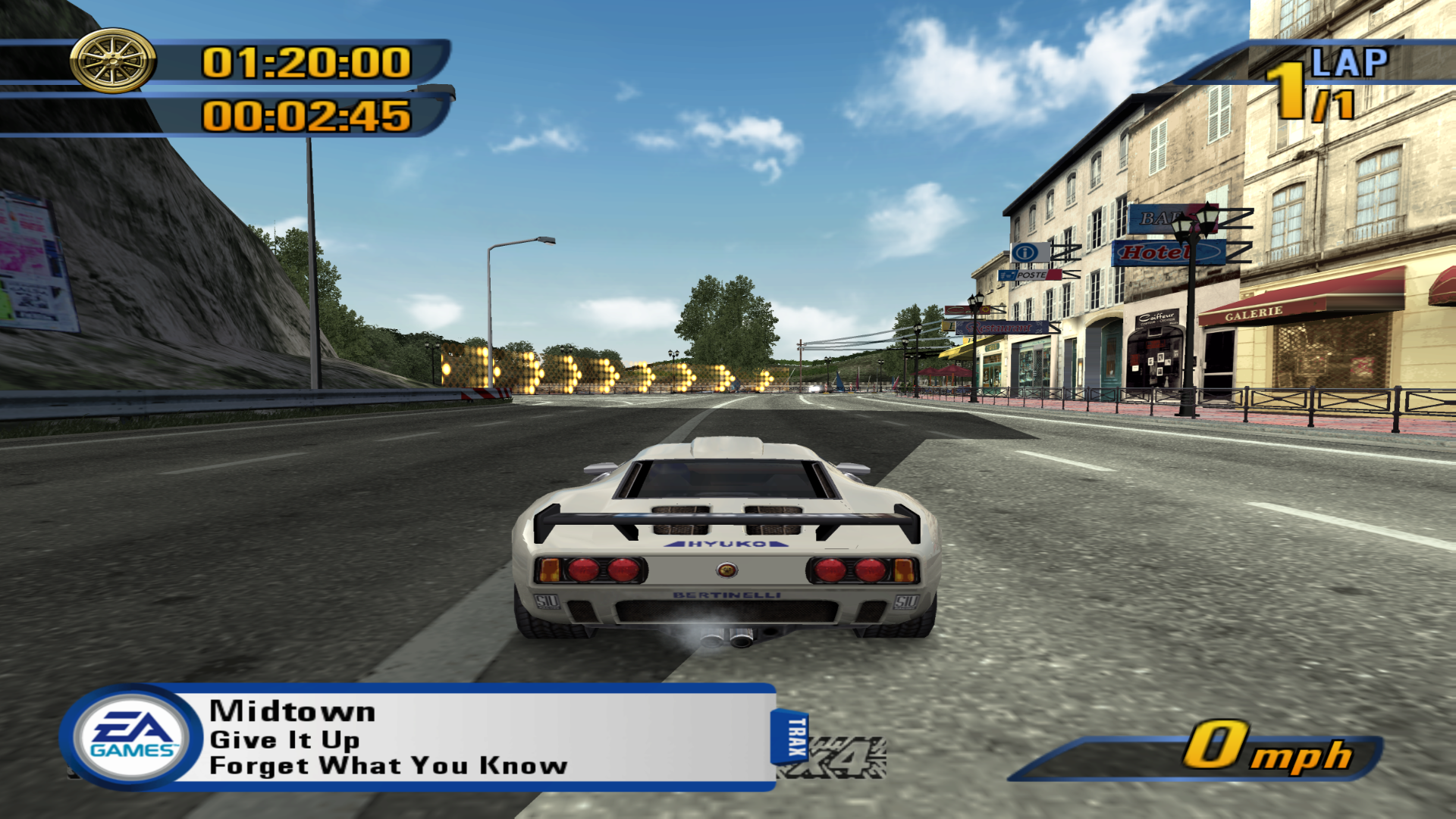The image size is (1456, 819).
Task: Click the EA Games logo badge
Action: tap(133, 737)
